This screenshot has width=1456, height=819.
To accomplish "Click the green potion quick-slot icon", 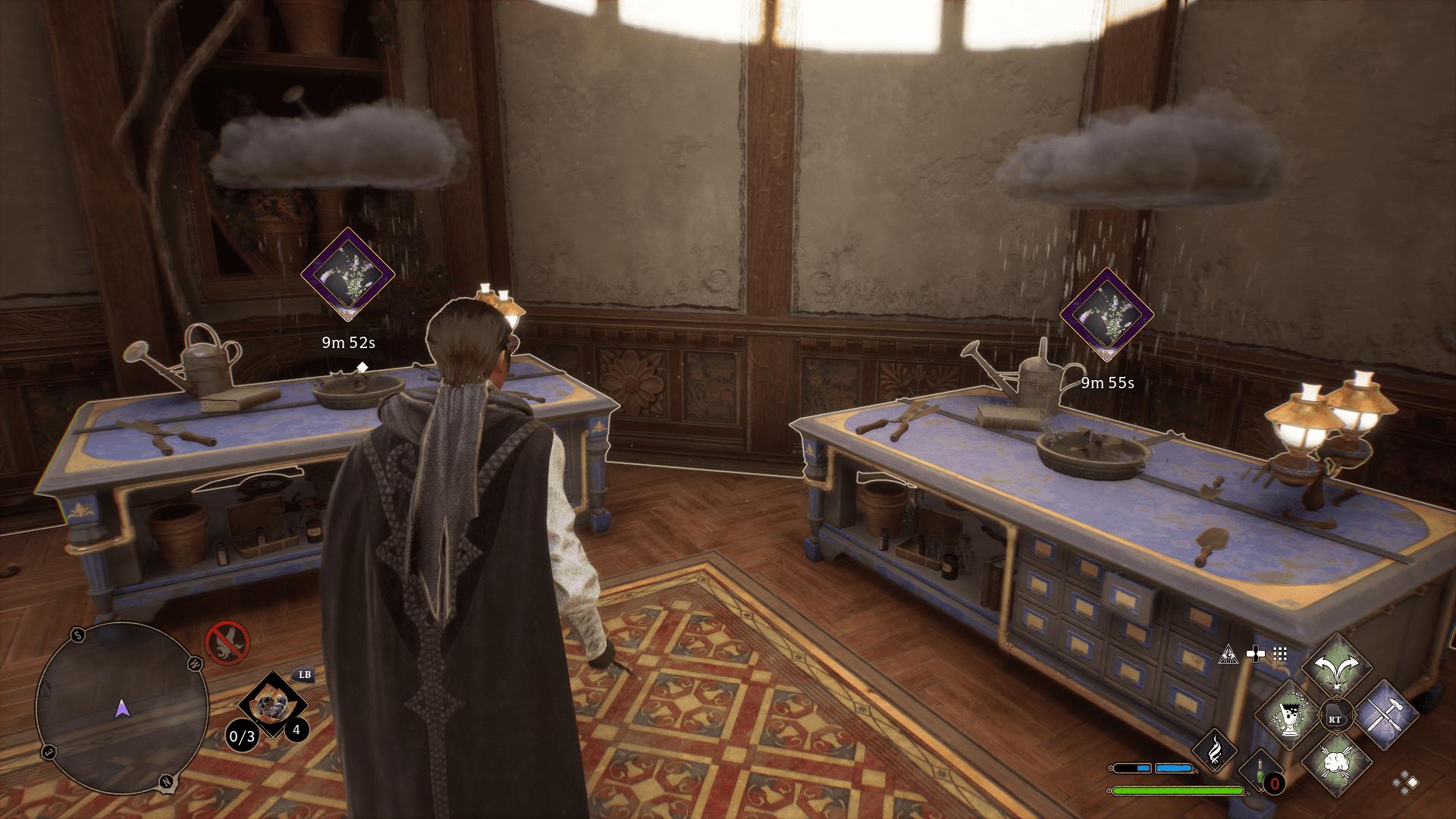I will coord(1260,771).
